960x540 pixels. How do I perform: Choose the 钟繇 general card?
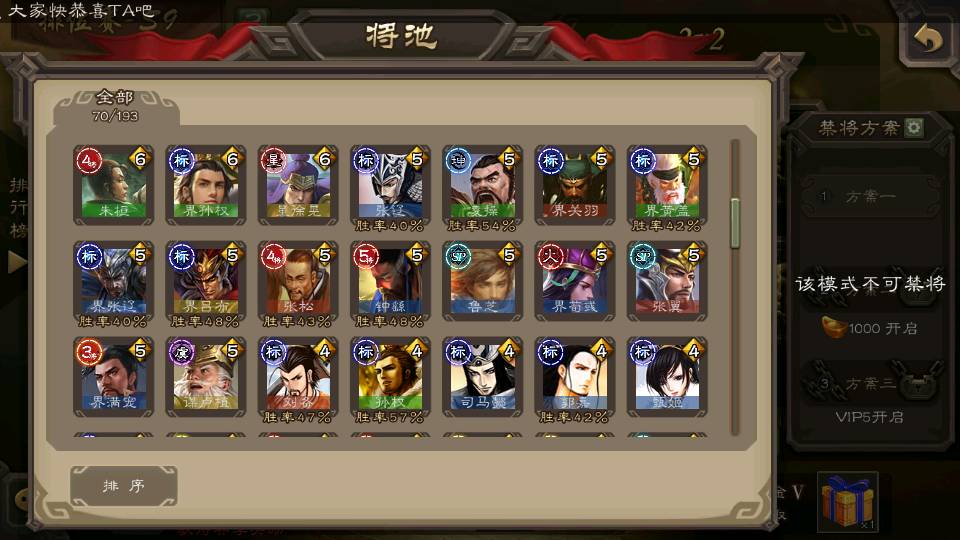[389, 281]
